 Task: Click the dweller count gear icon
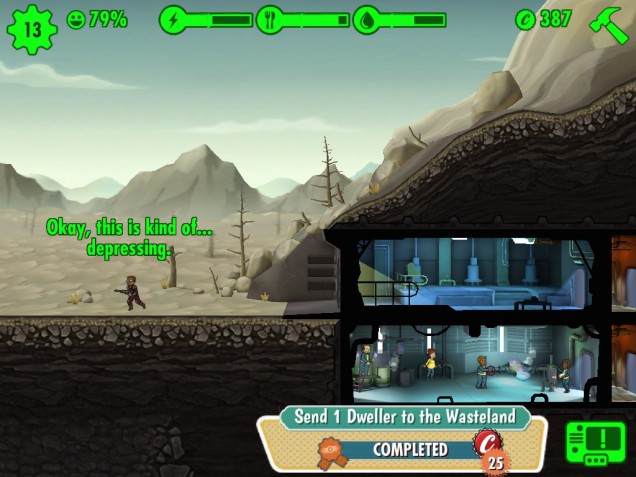click(32, 28)
